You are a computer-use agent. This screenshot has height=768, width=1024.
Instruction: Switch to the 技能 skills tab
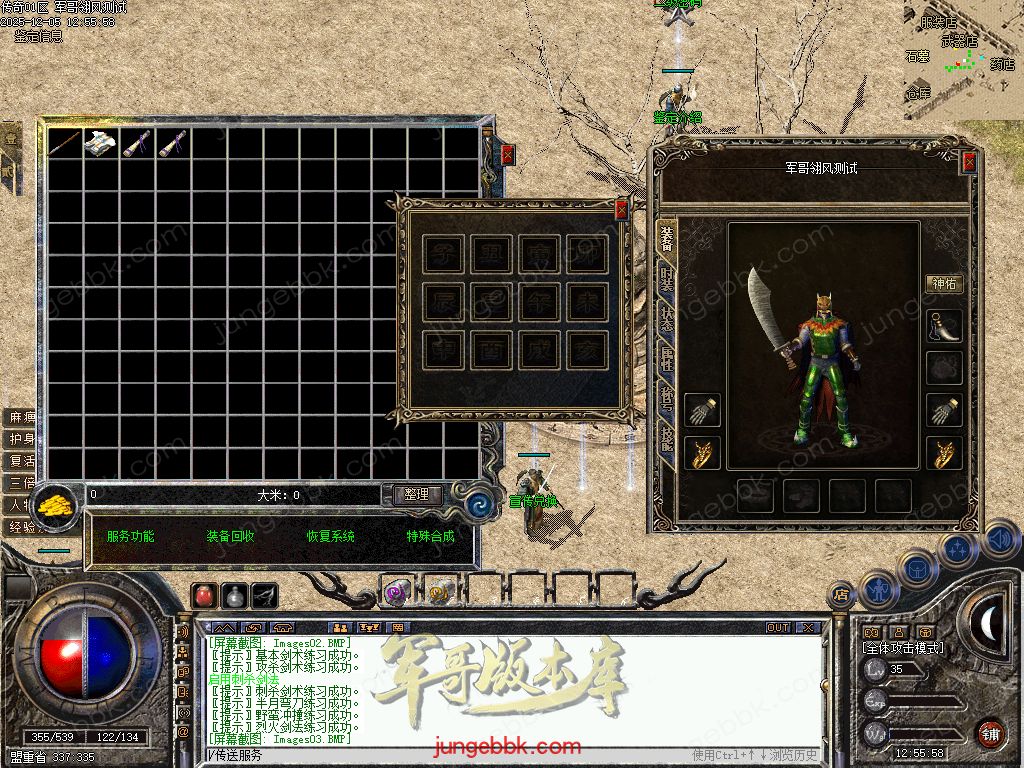(x=665, y=434)
